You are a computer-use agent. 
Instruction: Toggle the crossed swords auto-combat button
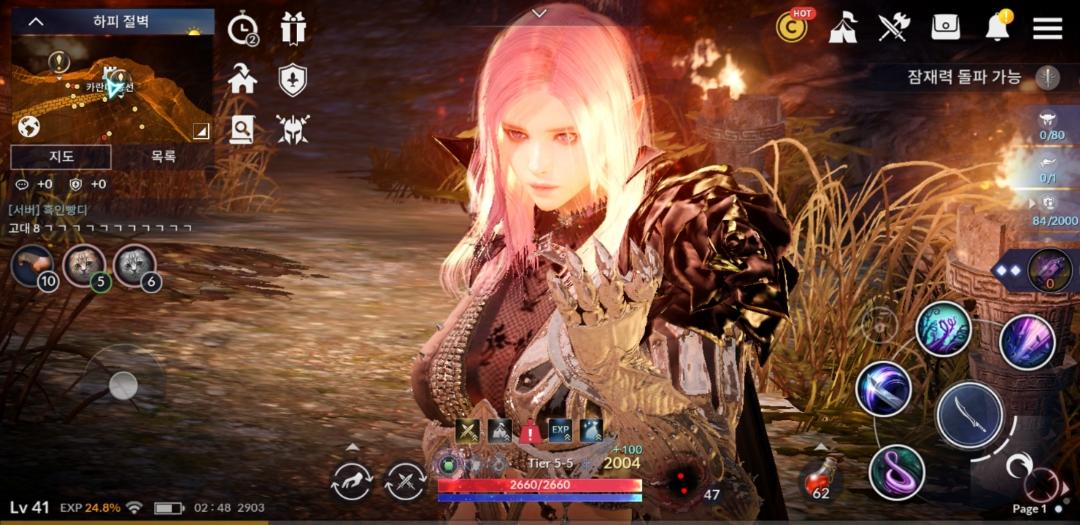pos(405,481)
